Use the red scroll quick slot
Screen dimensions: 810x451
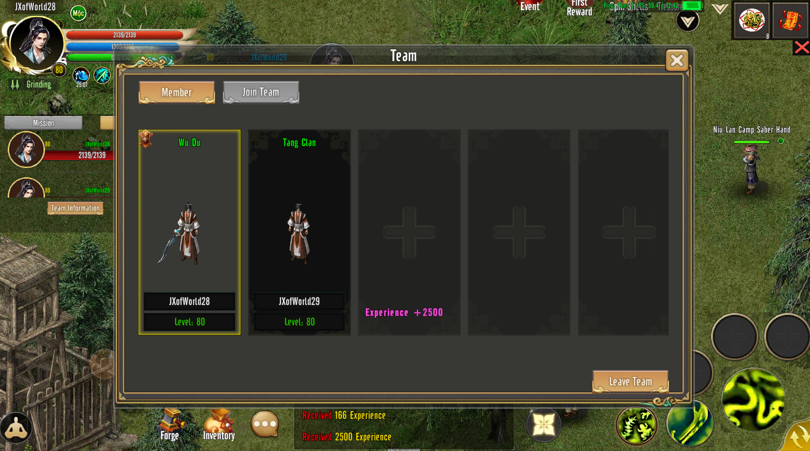coord(790,20)
